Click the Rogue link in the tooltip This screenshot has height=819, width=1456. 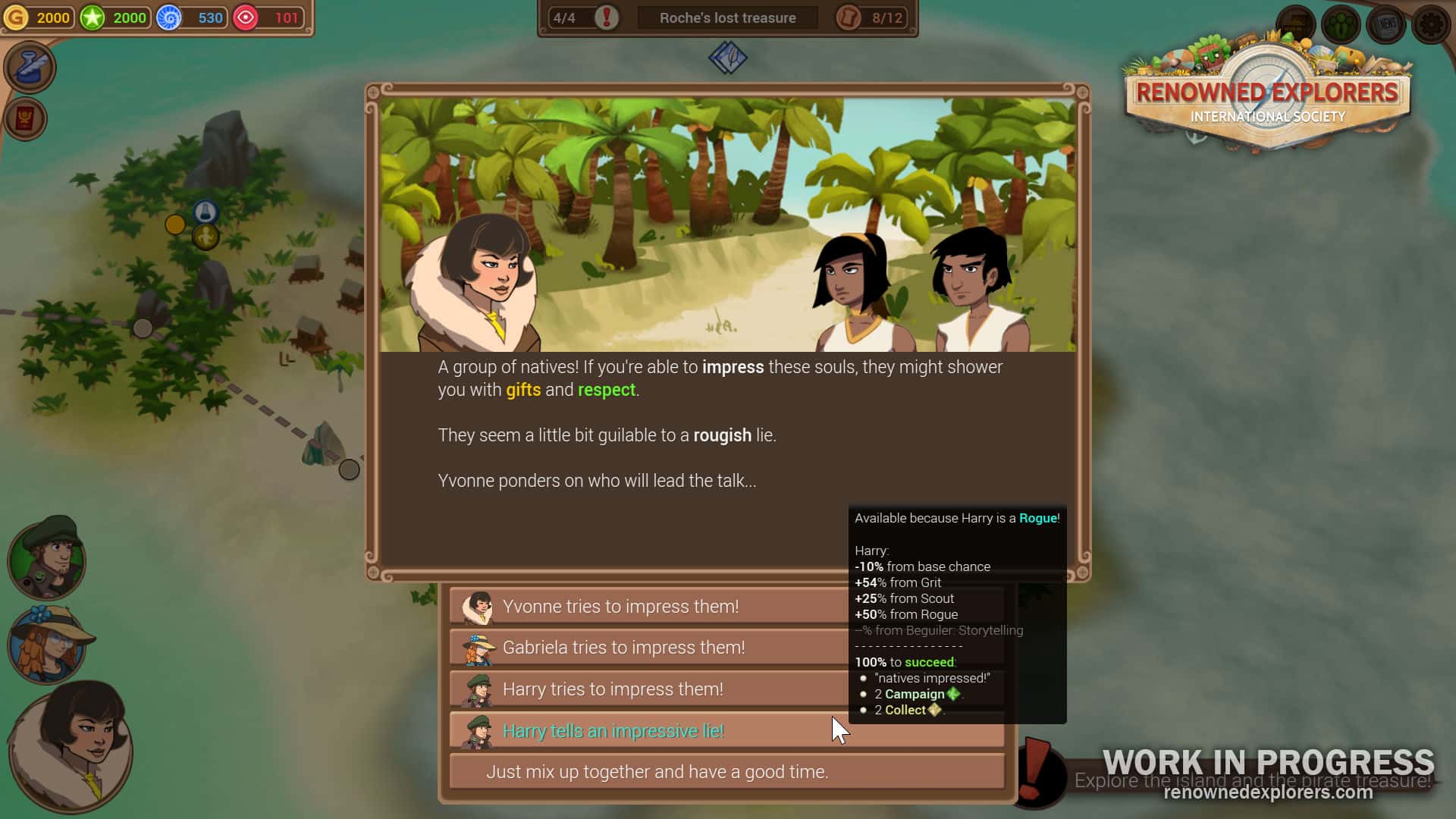[1040, 519]
